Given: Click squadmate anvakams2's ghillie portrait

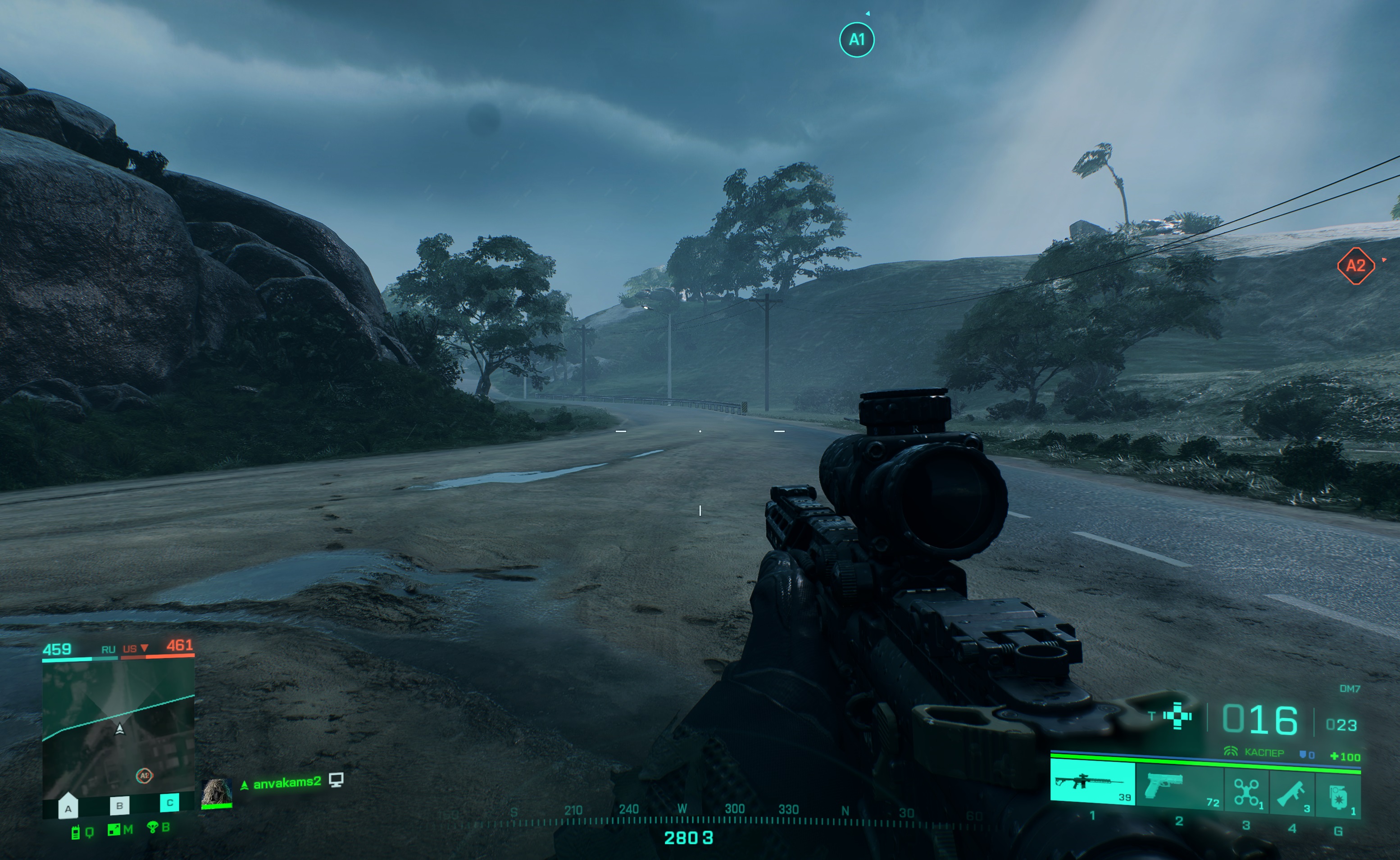Looking at the screenshot, I should (217, 792).
